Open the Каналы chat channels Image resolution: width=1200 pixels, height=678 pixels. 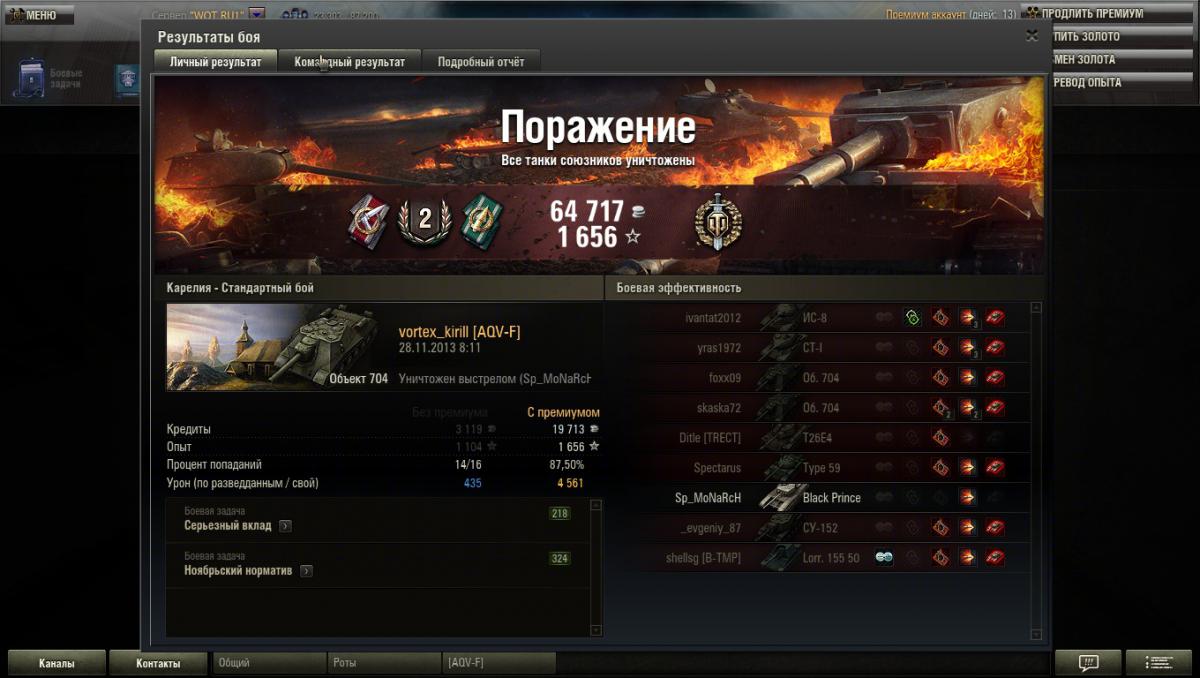(57, 663)
